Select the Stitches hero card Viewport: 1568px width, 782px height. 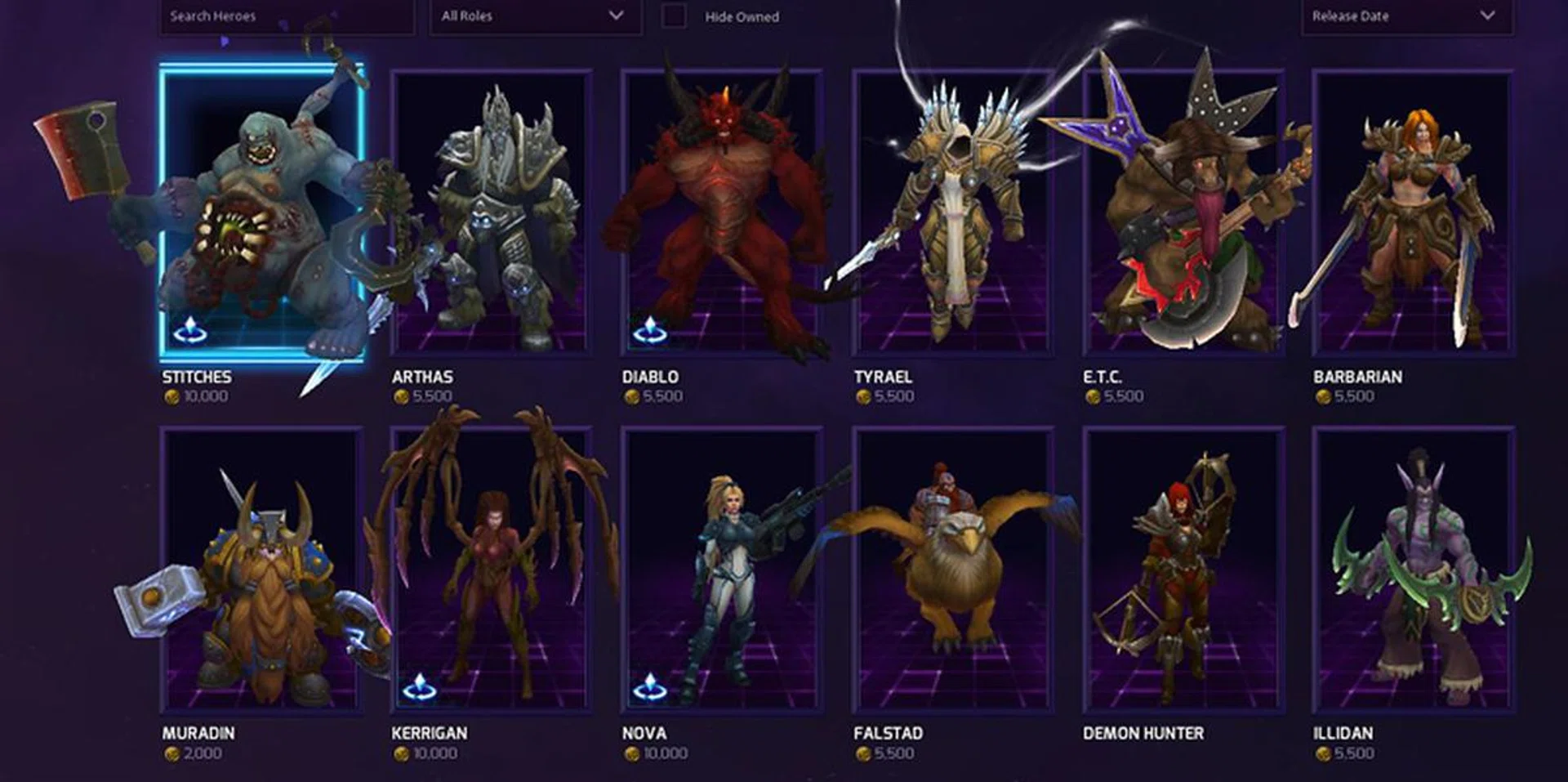(261, 212)
